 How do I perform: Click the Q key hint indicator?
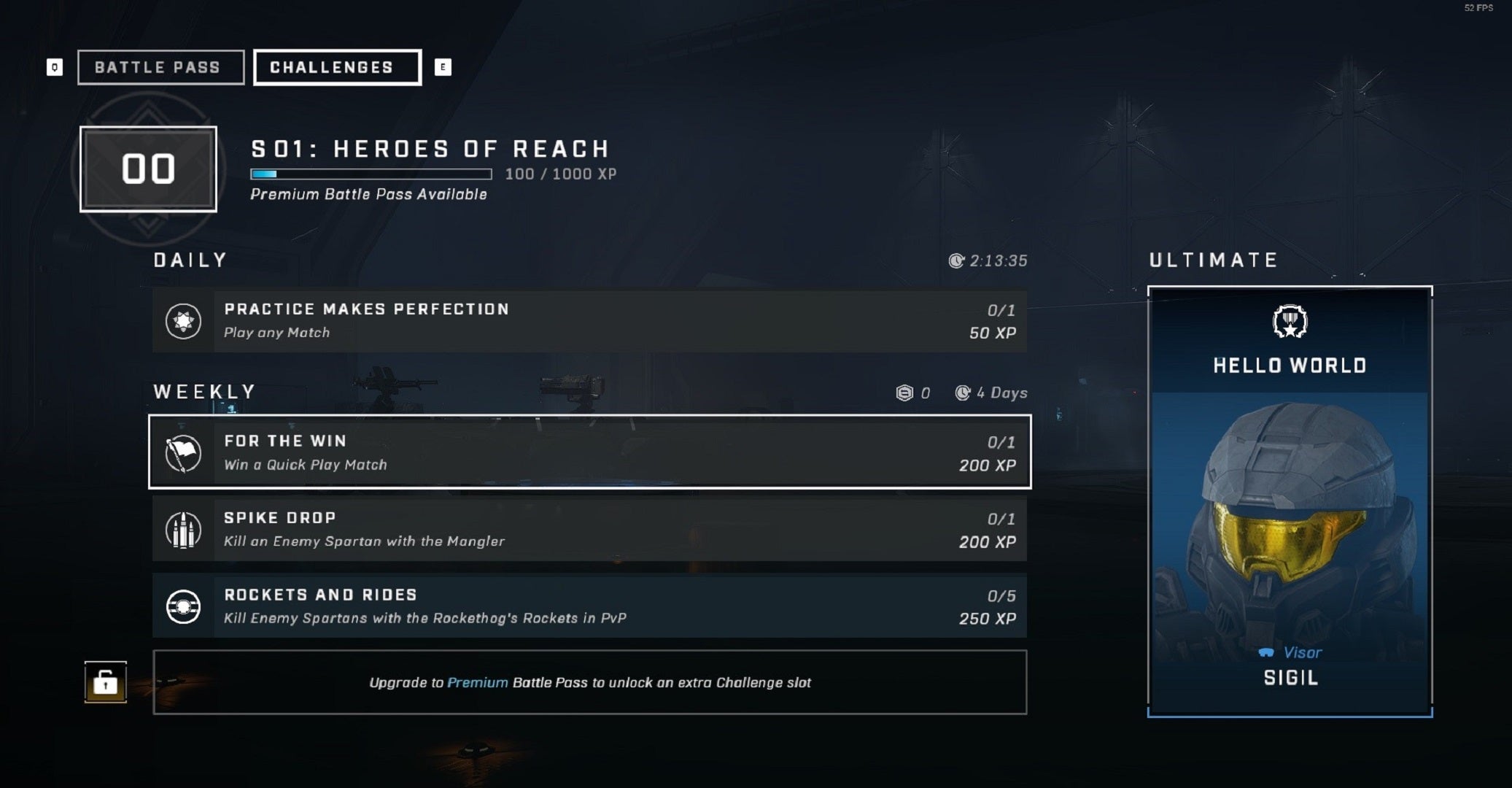(54, 67)
